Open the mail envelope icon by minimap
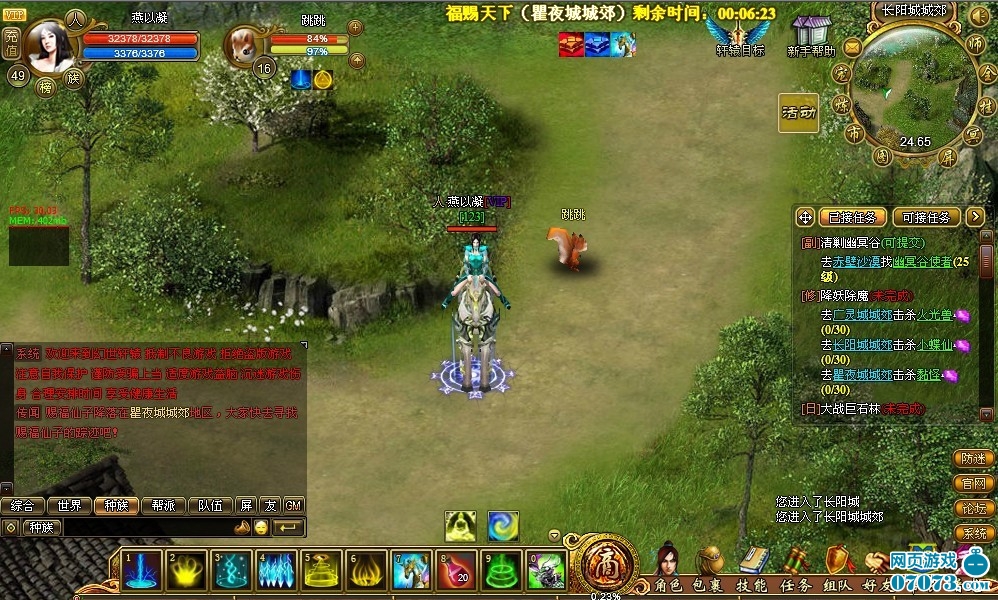 coord(852,47)
